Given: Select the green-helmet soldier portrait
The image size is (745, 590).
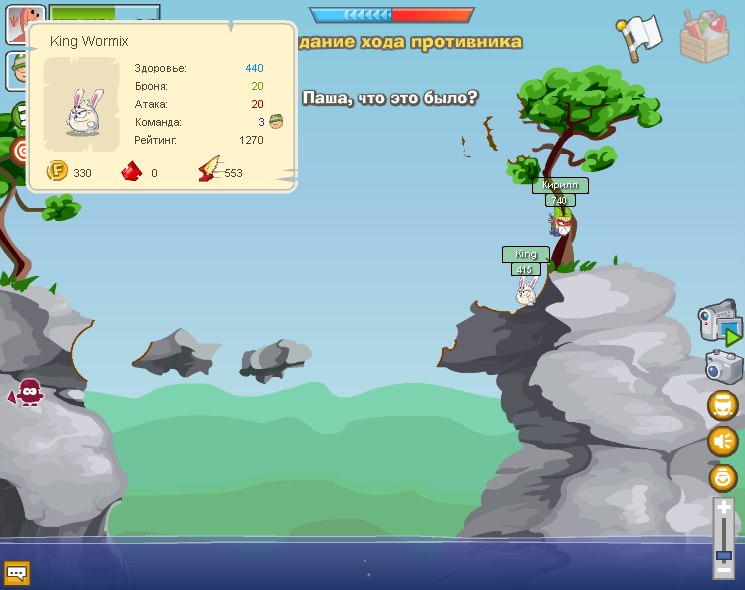Looking at the screenshot, I should tap(18, 70).
